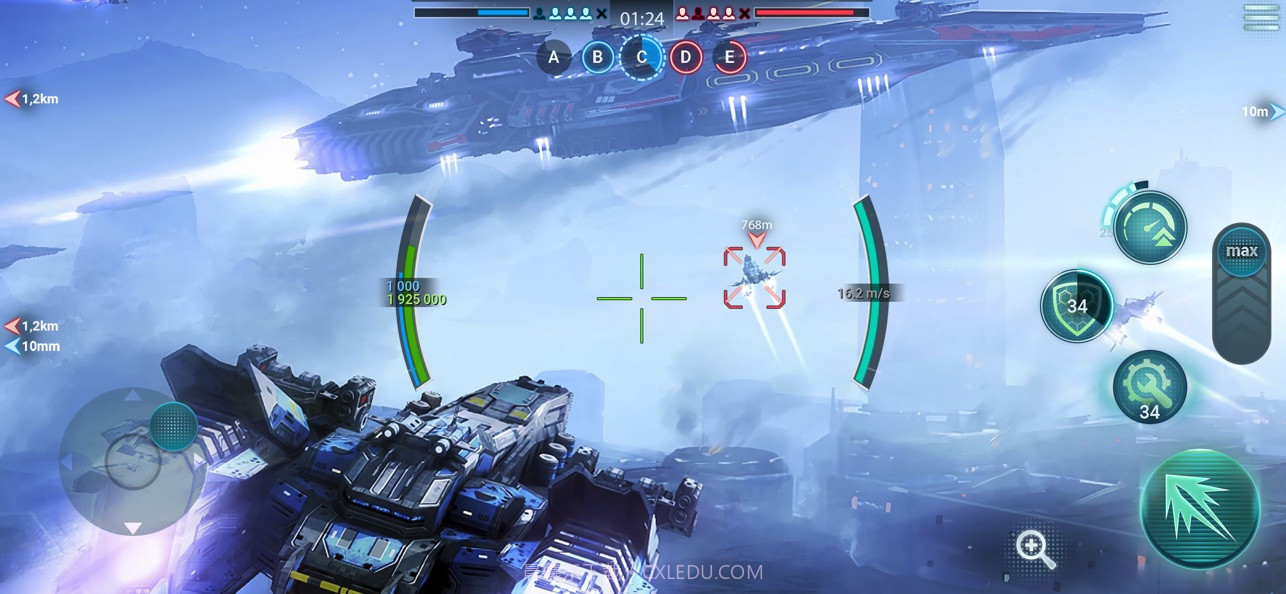
Task: Trigger the speed boost ability
Action: pos(1149,227)
